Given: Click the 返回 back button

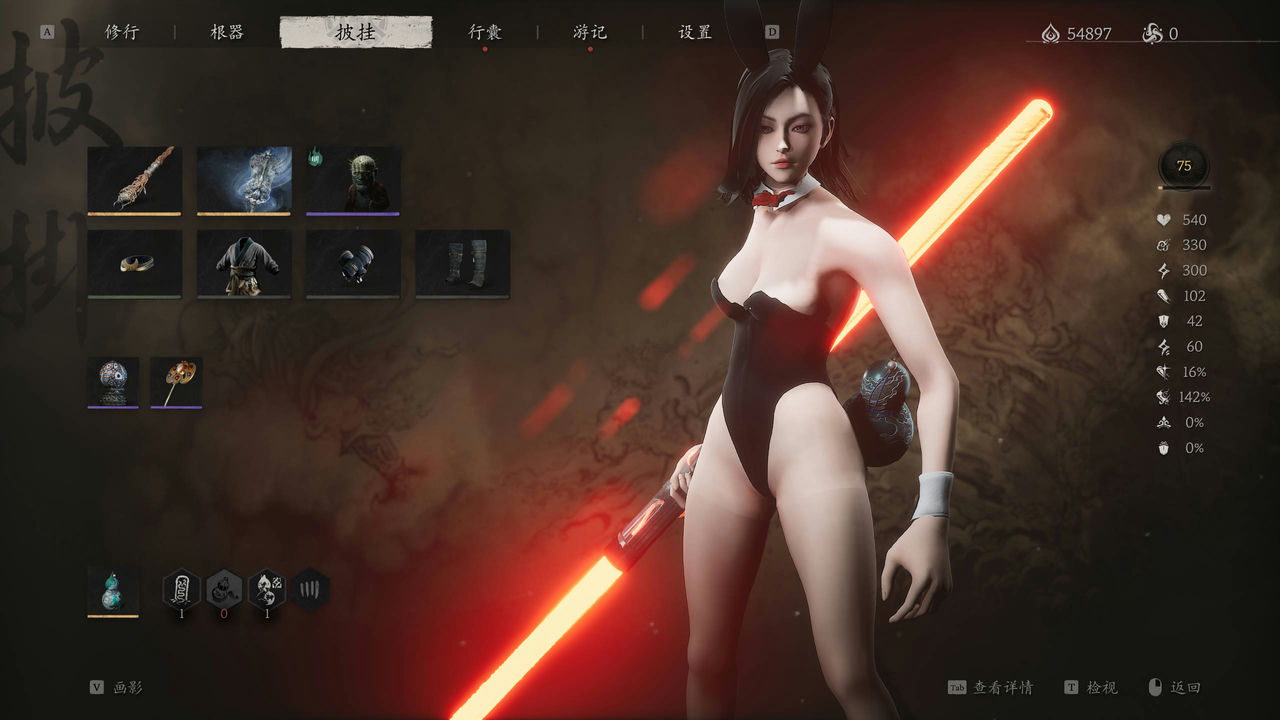Looking at the screenshot, I should (1174, 687).
